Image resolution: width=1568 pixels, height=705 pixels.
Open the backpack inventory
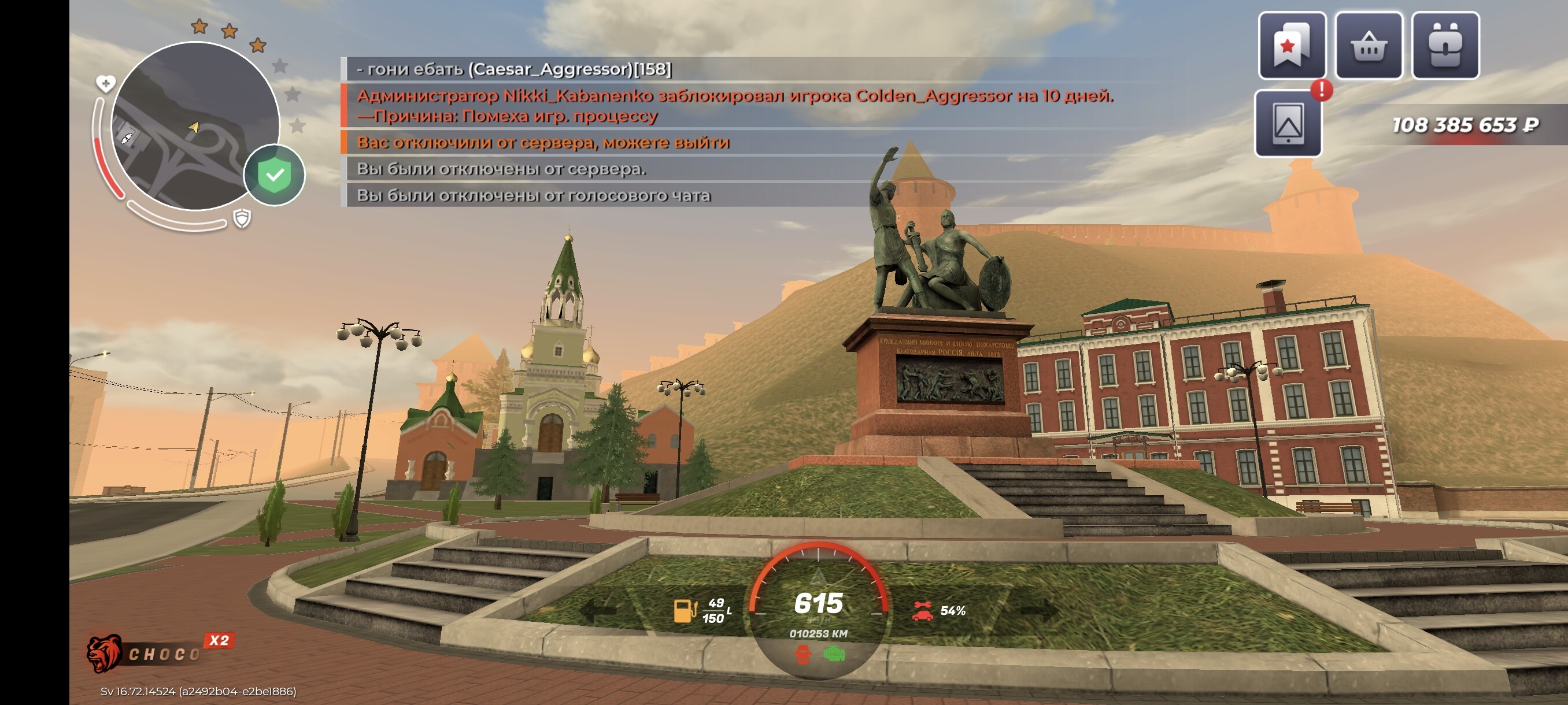click(x=1445, y=46)
